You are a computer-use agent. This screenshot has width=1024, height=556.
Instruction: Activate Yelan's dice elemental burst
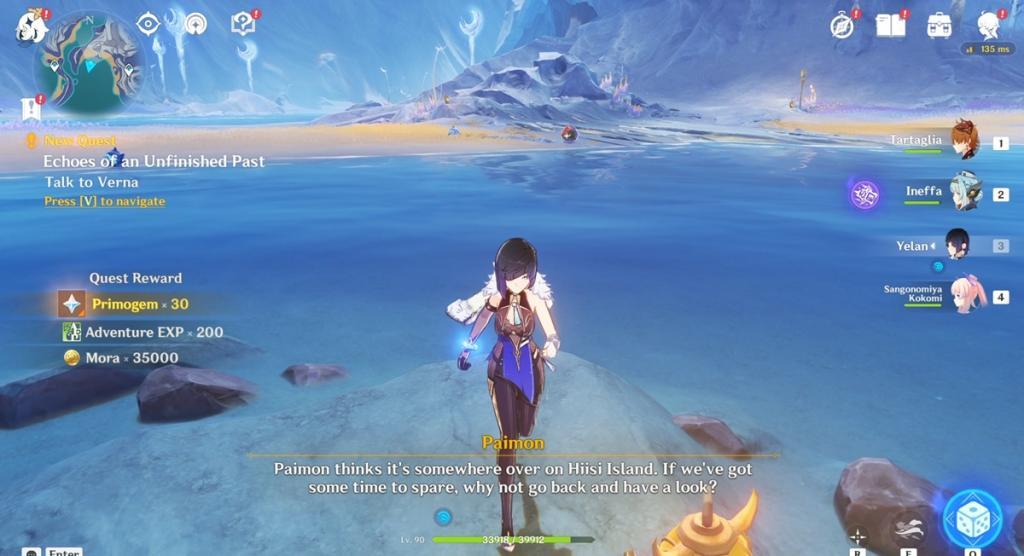(x=972, y=518)
